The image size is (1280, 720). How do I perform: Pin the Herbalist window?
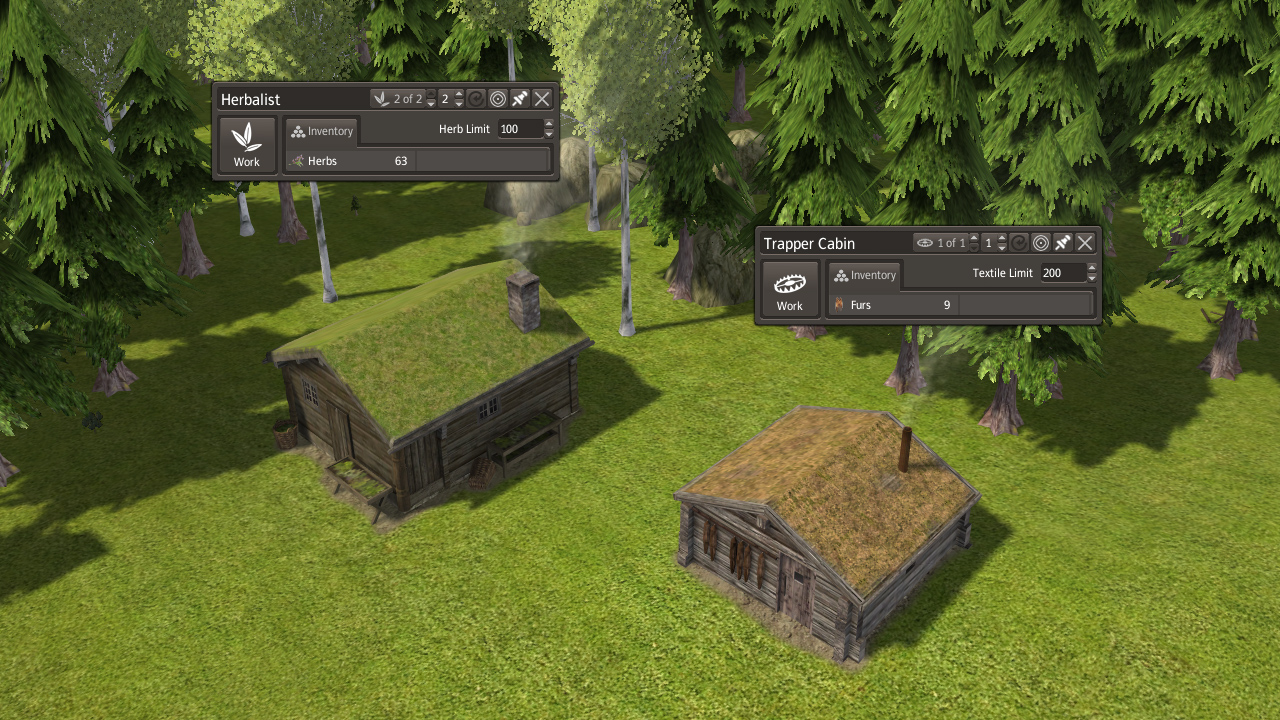pos(520,99)
